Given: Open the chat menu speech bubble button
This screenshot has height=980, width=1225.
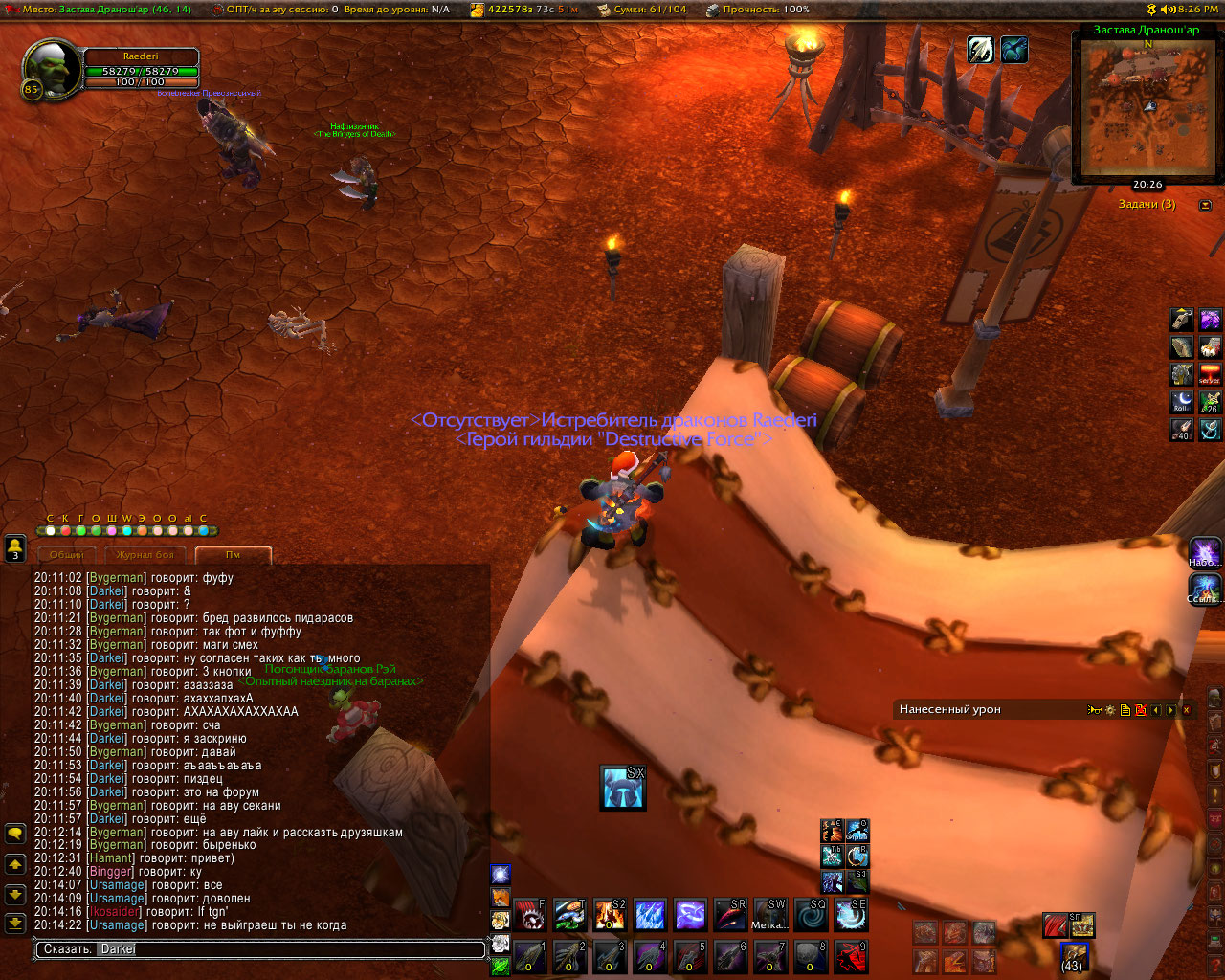Looking at the screenshot, I should click(15, 834).
